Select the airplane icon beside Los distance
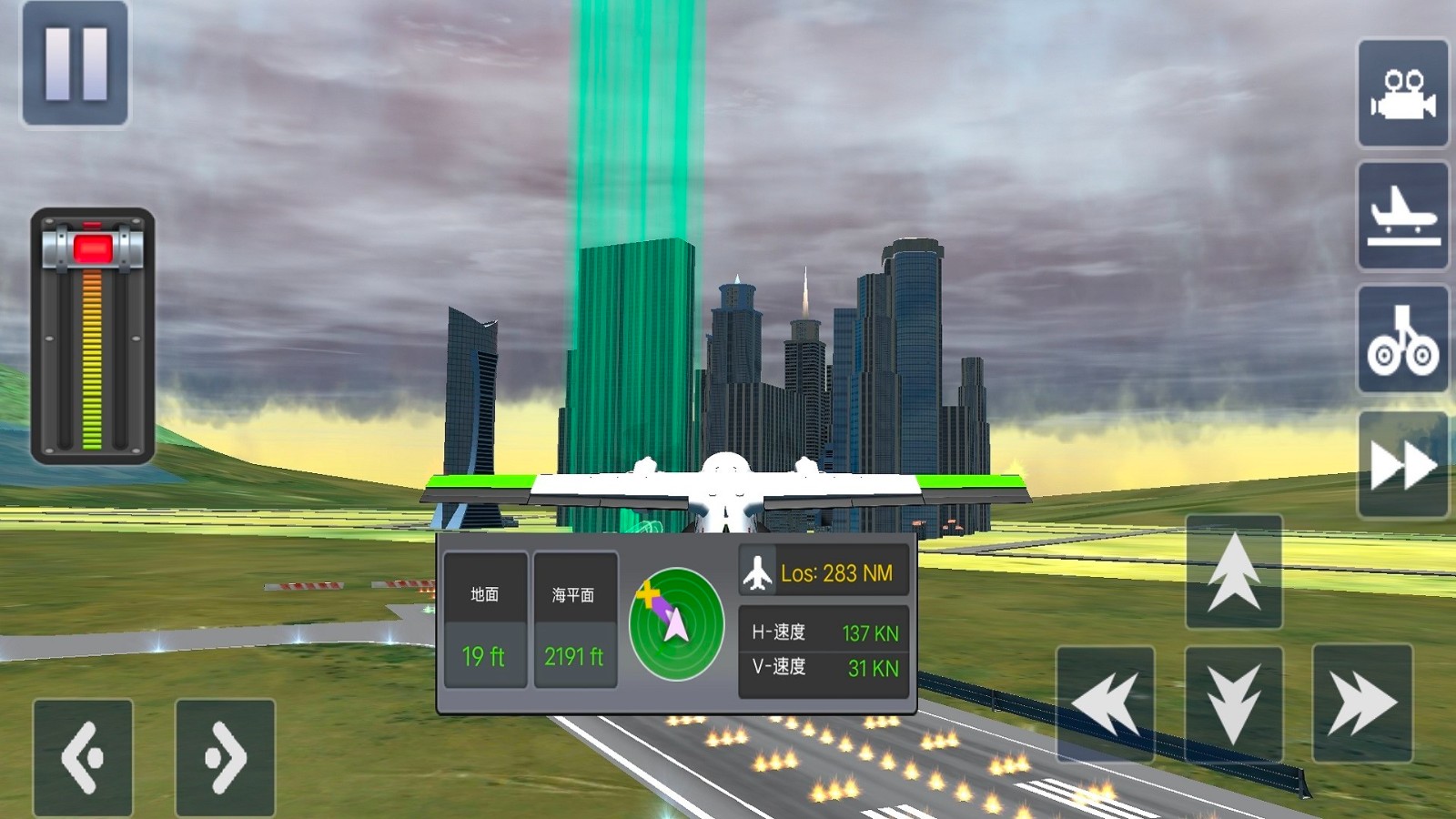This screenshot has width=1456, height=819. pos(757,572)
